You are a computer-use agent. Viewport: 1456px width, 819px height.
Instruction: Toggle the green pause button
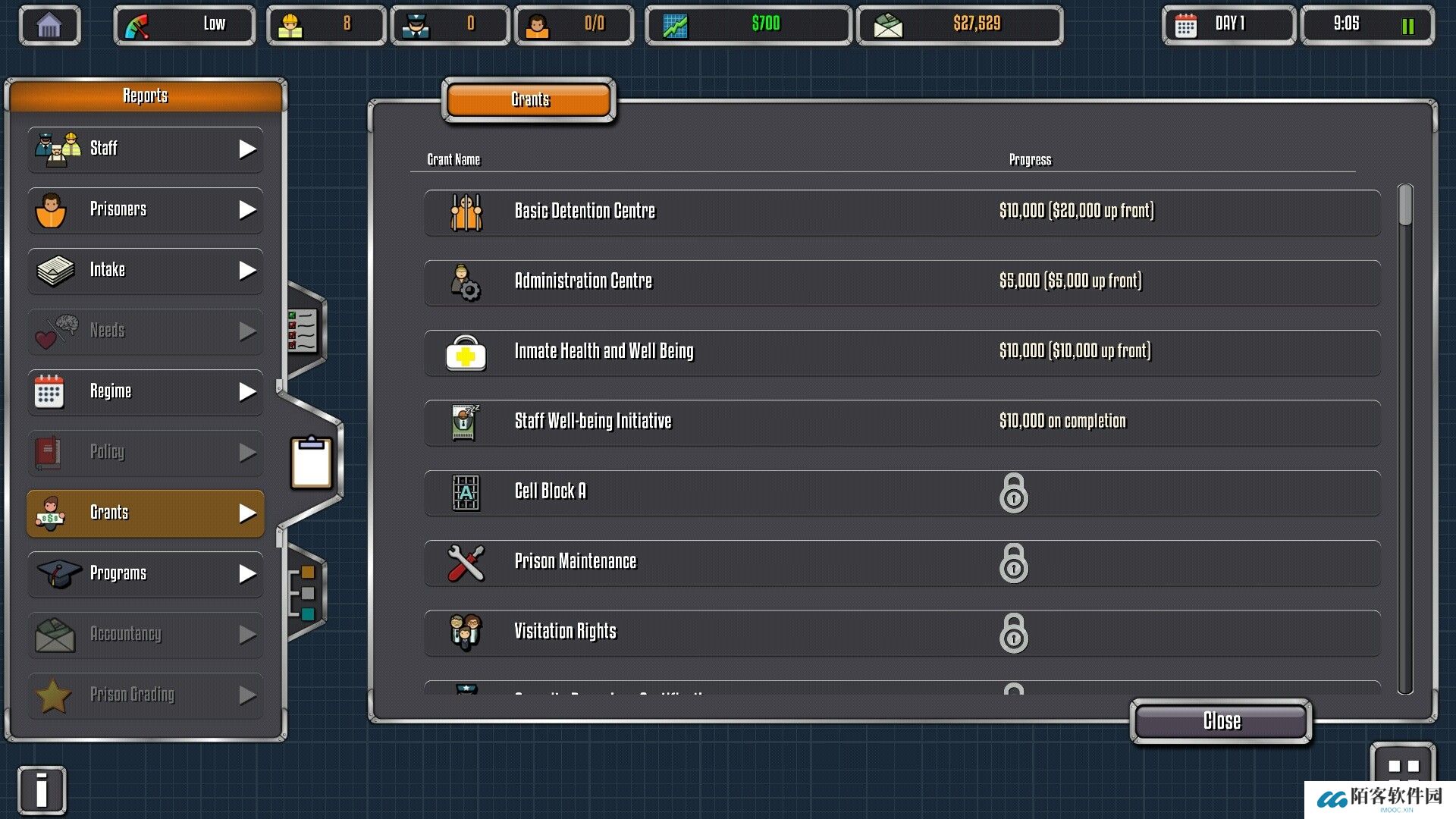point(1407,26)
